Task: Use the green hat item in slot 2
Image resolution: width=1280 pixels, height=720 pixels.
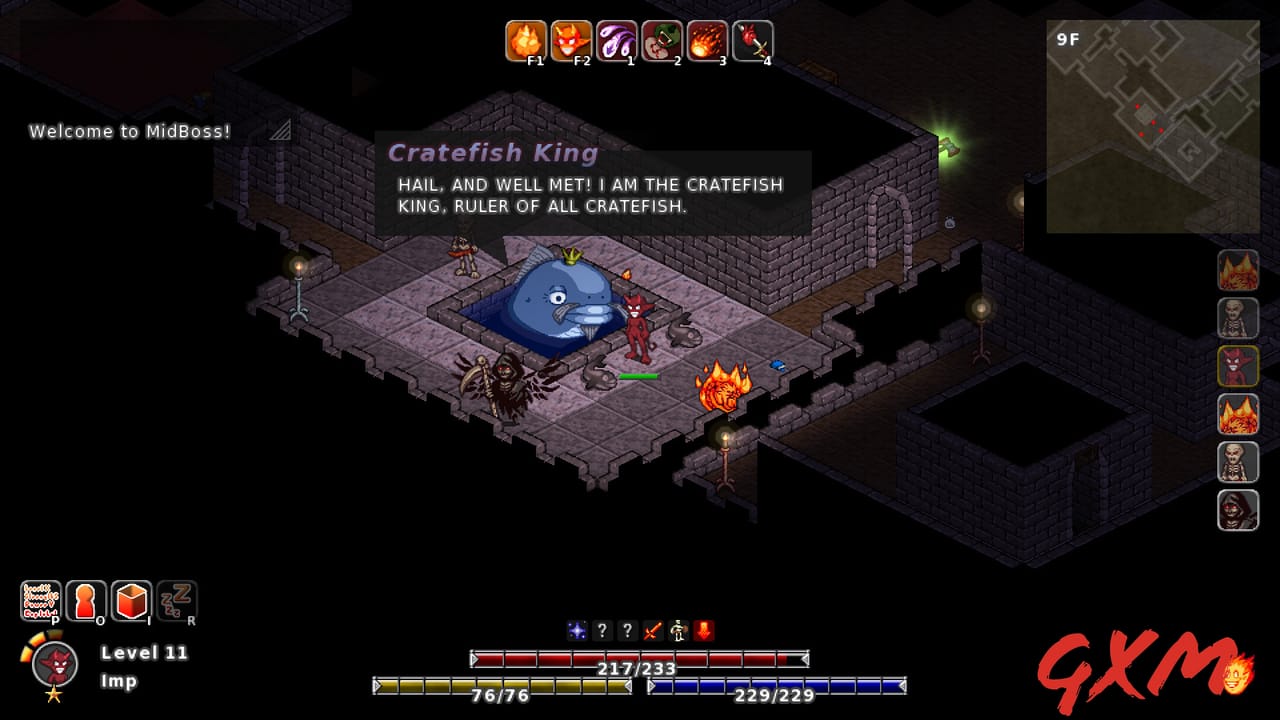Action: coord(658,41)
